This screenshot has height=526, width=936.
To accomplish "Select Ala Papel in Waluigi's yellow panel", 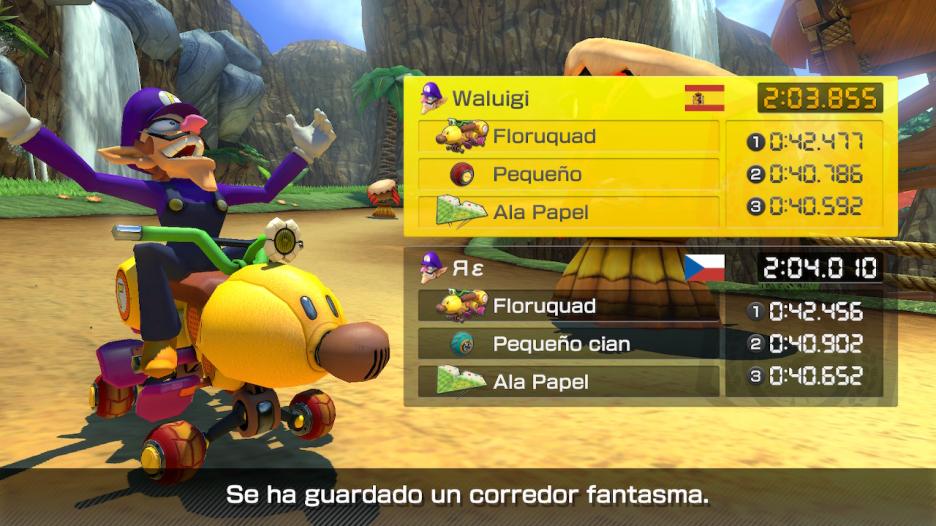I will tap(568, 212).
